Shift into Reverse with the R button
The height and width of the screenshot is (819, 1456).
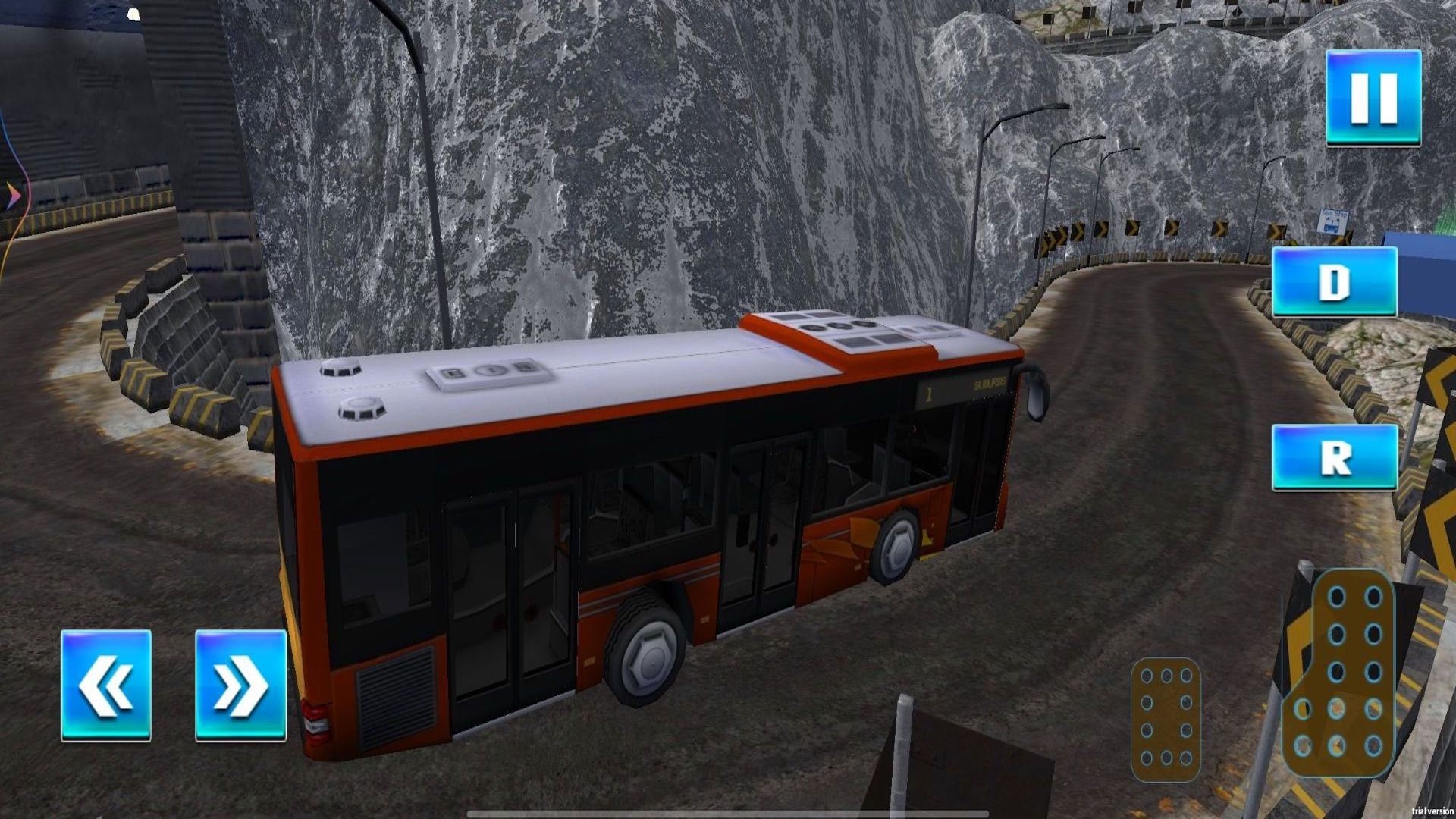(1334, 457)
